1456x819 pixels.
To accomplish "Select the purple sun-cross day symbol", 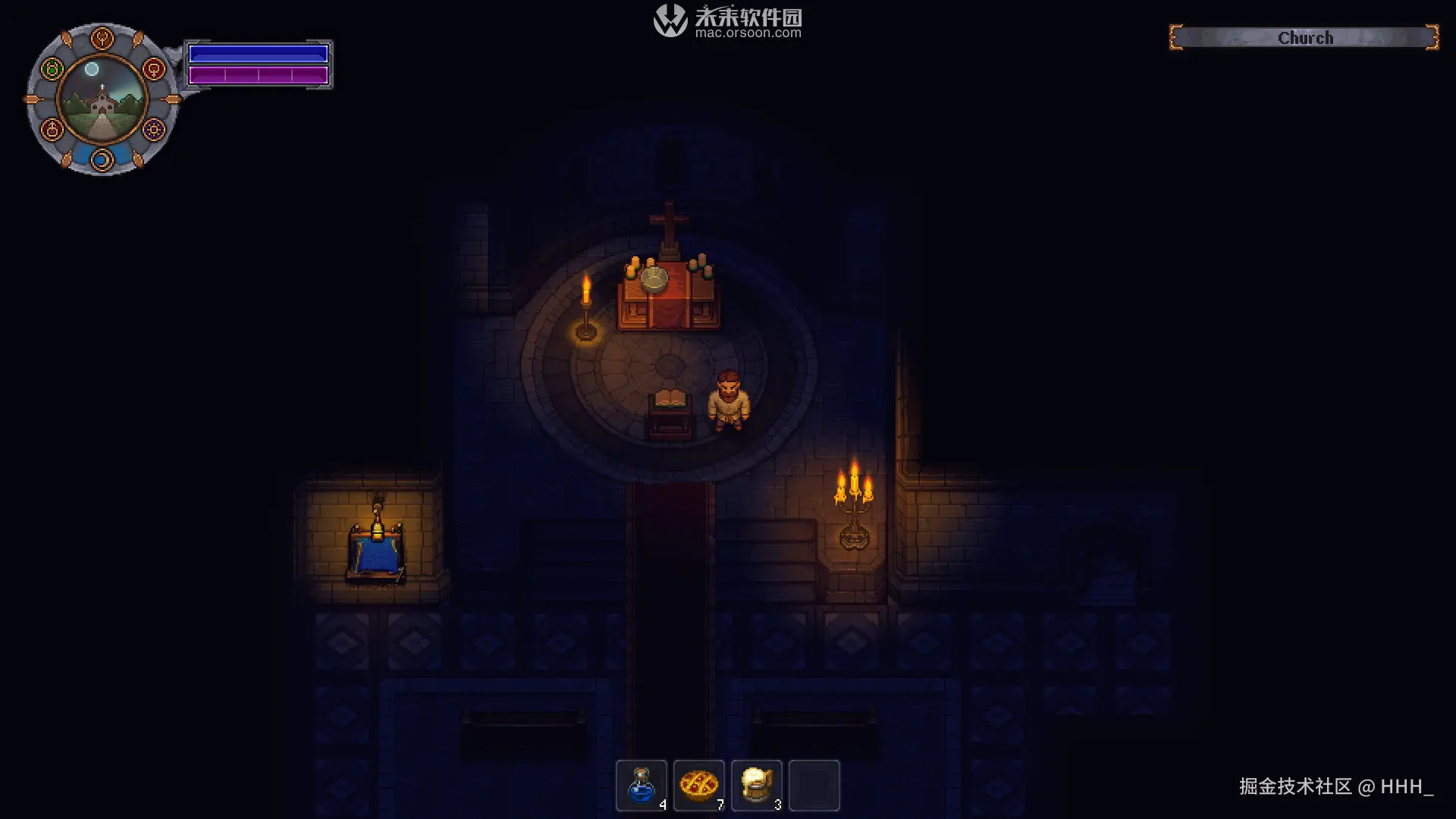I will pyautogui.click(x=154, y=130).
